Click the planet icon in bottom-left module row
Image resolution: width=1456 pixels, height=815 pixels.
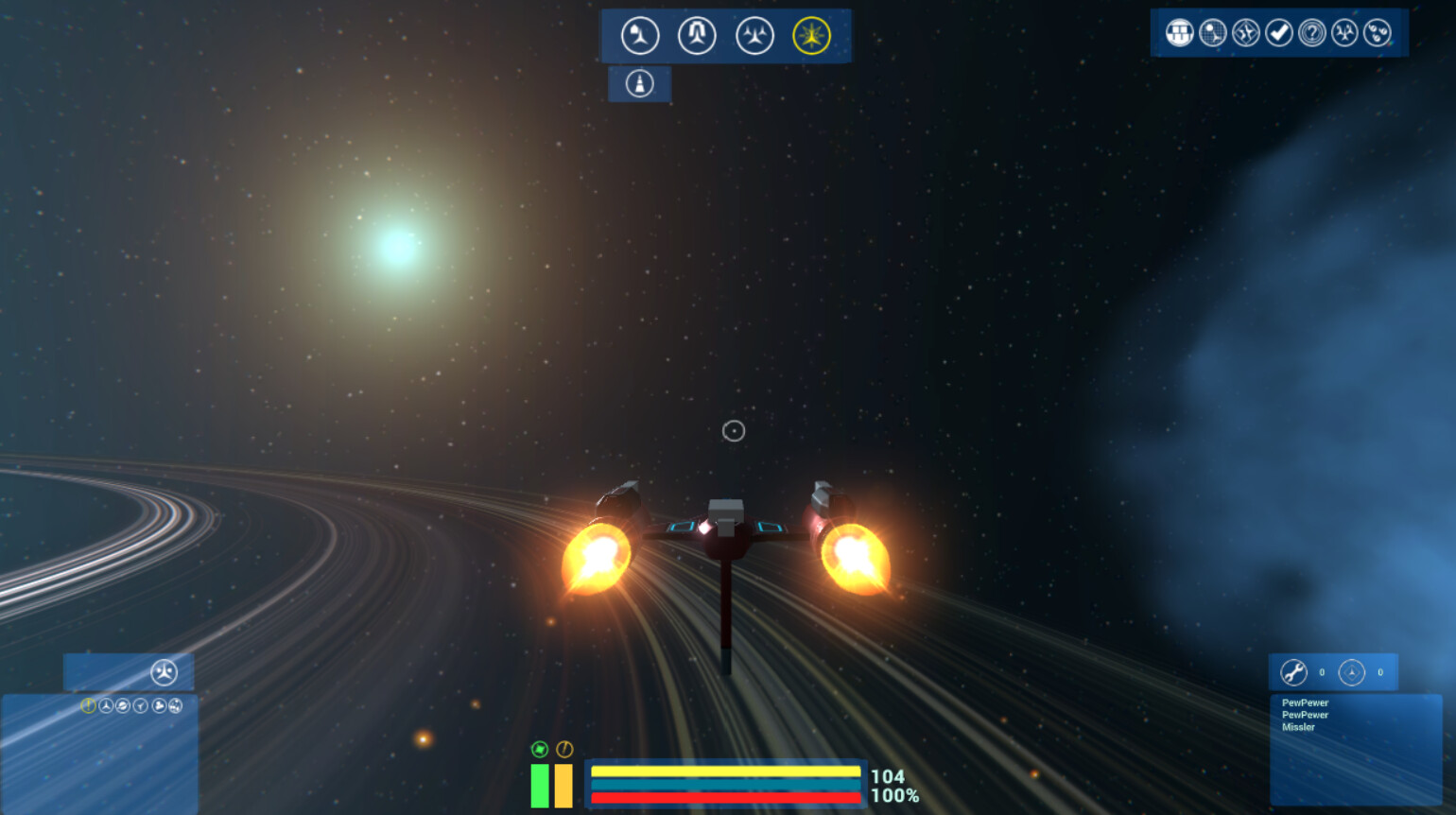(123, 706)
